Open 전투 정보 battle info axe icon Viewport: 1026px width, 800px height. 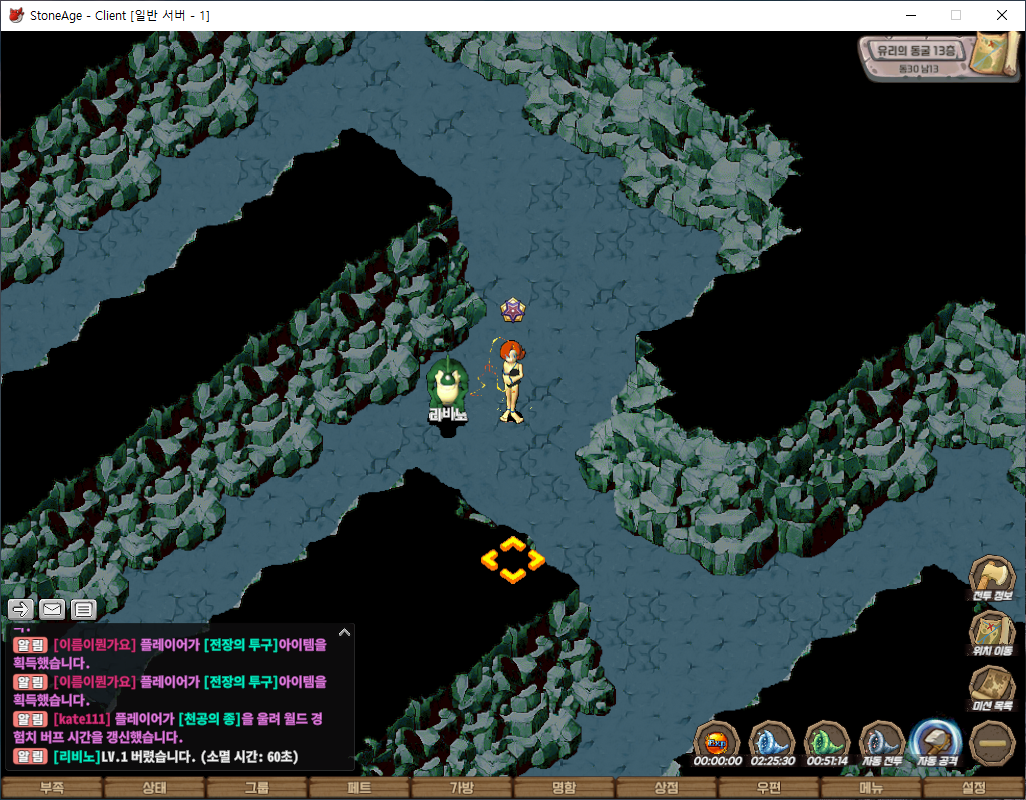pyautogui.click(x=992, y=578)
